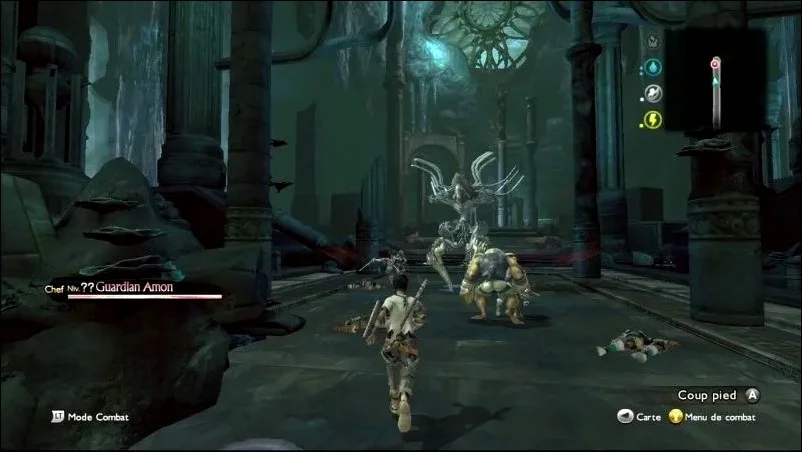Use the Coup pied action label

707,395
